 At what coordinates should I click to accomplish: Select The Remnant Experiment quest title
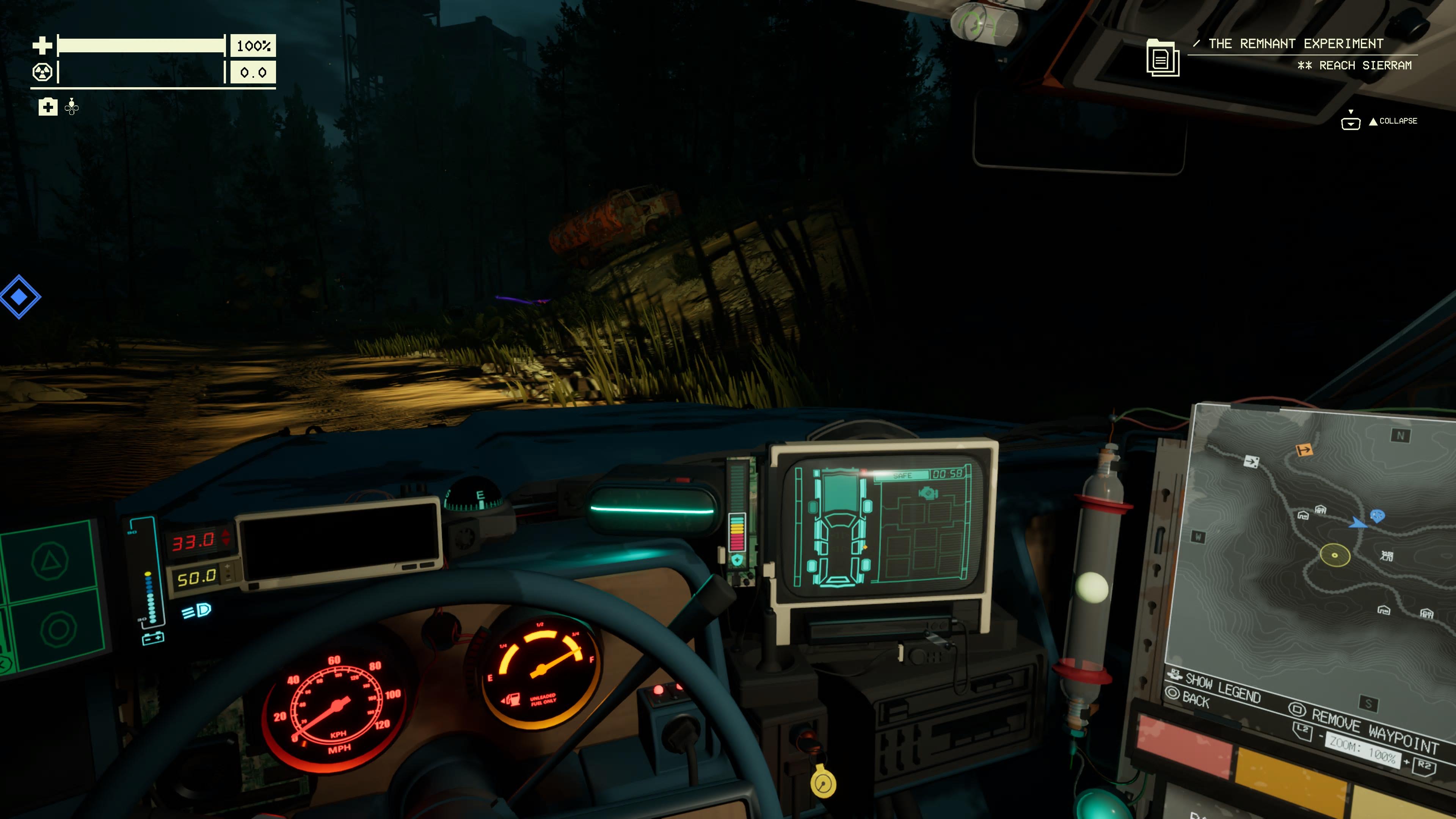(1296, 44)
